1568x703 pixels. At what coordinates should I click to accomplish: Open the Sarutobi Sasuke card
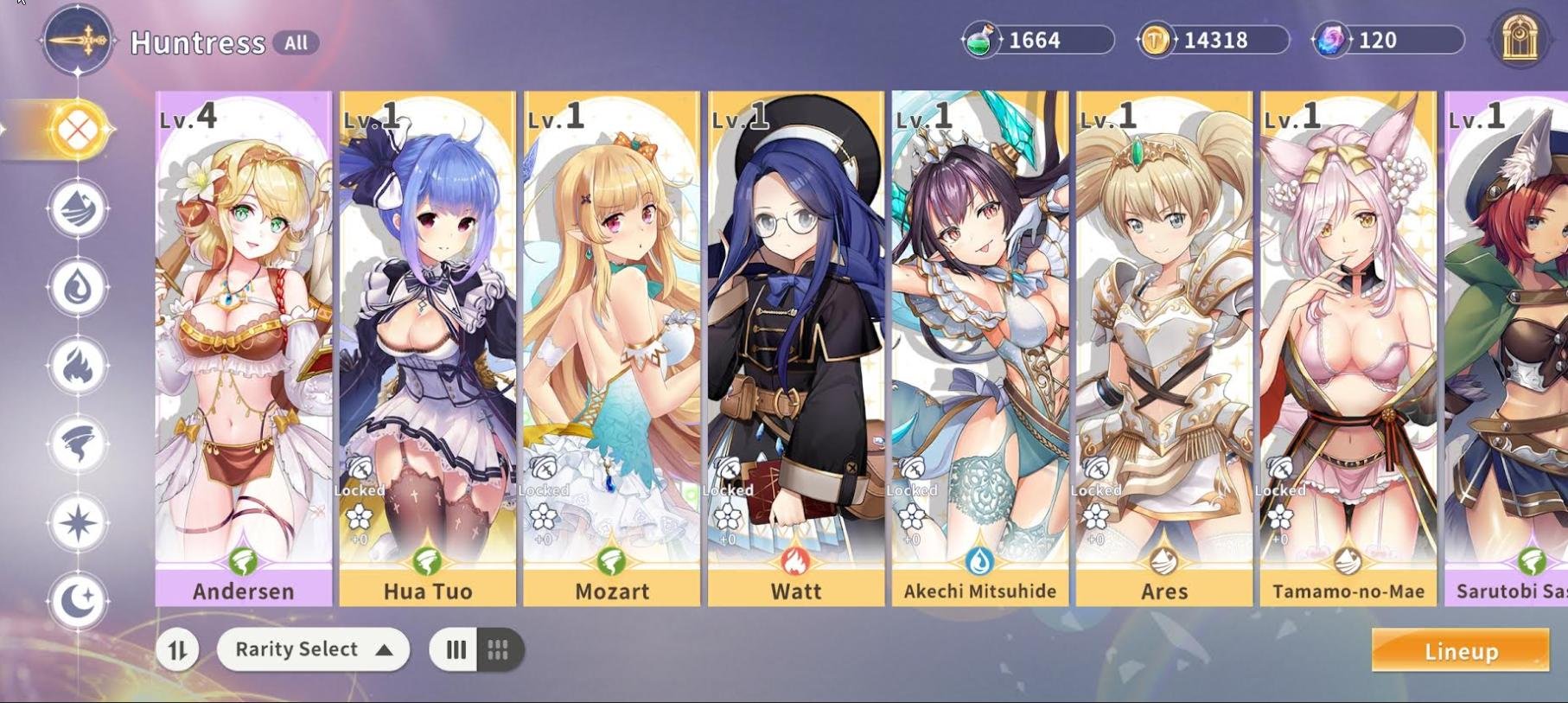click(x=1508, y=346)
